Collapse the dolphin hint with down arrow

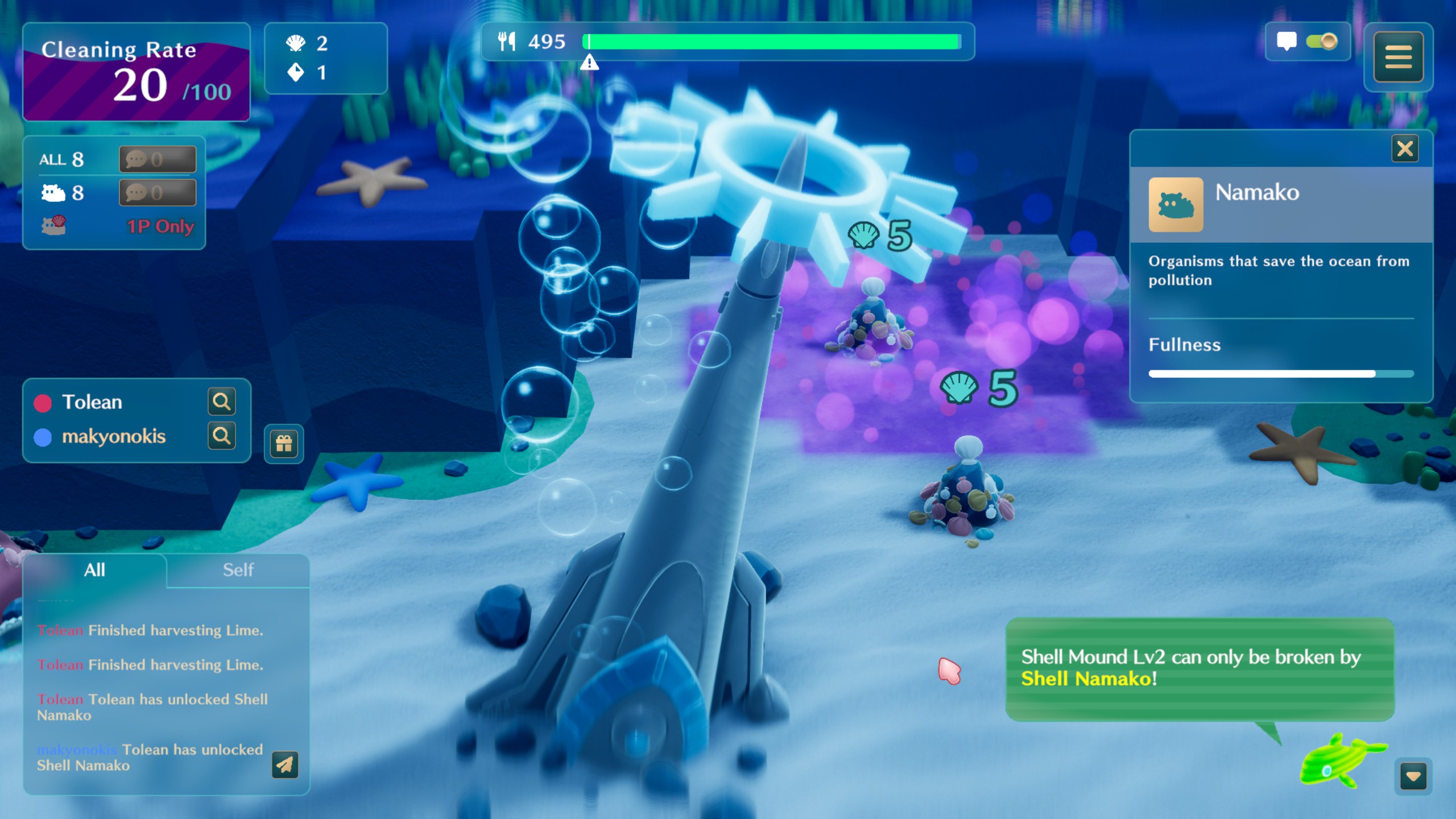[x=1413, y=776]
